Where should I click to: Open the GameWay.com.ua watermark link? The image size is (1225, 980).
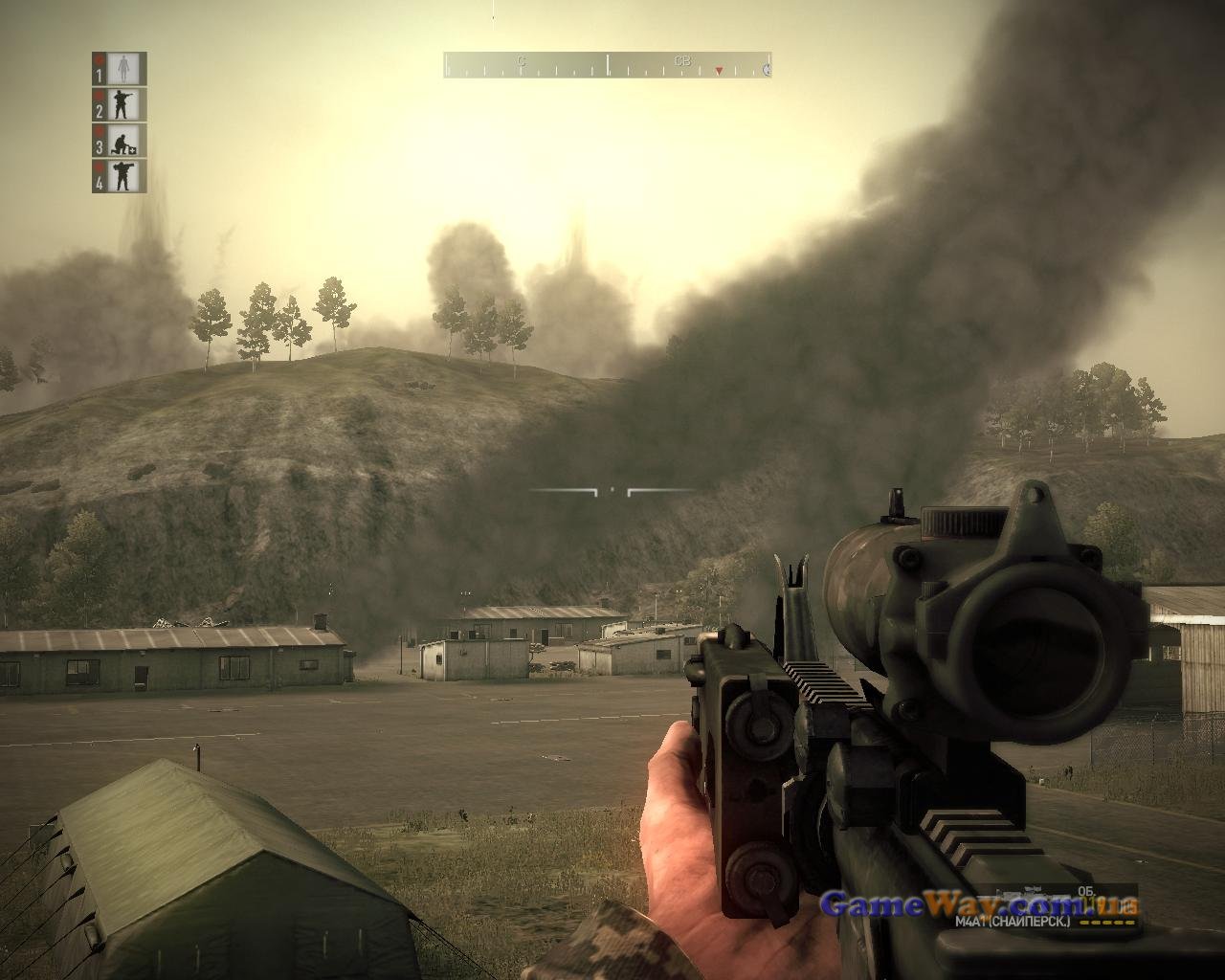coord(980,903)
